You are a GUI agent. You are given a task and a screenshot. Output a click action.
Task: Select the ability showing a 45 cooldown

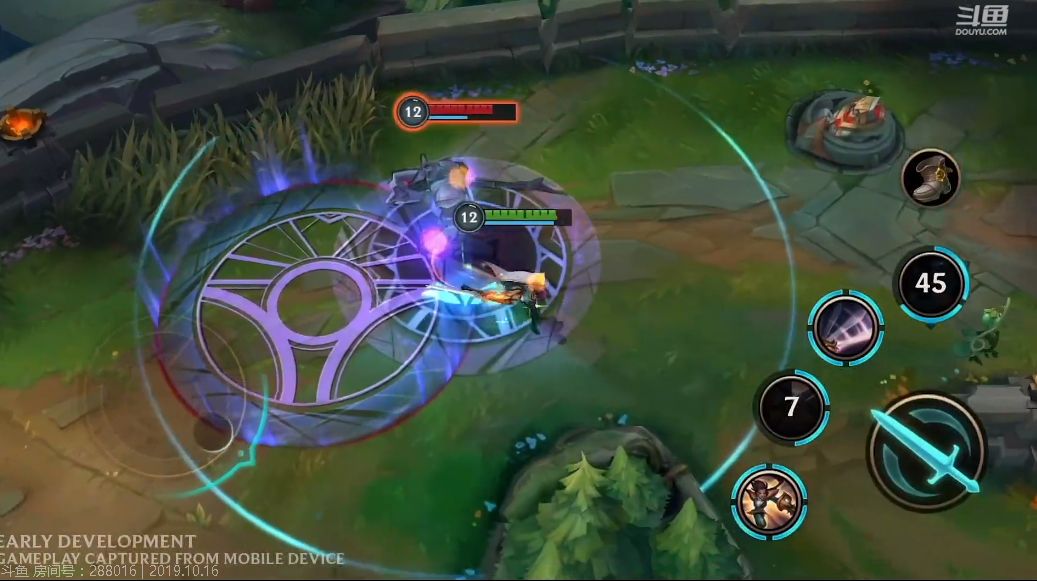(930, 283)
